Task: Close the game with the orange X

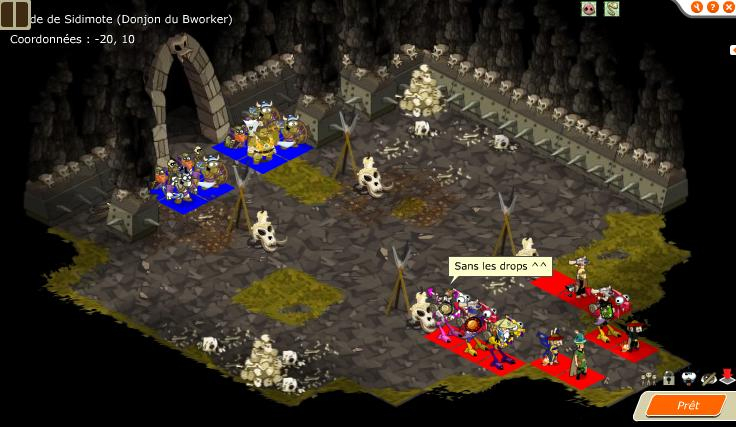Action: (x=727, y=8)
